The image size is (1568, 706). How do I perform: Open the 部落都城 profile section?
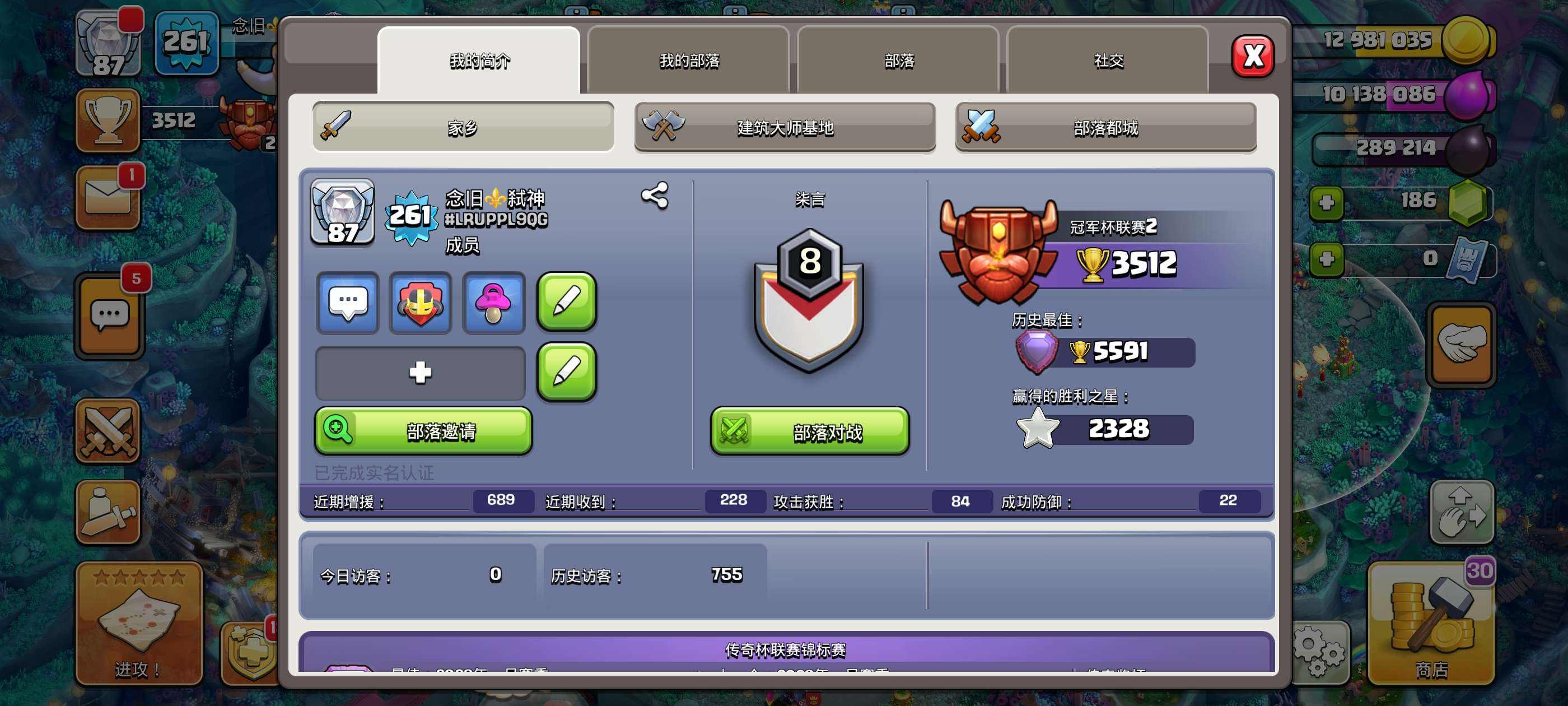[1105, 127]
